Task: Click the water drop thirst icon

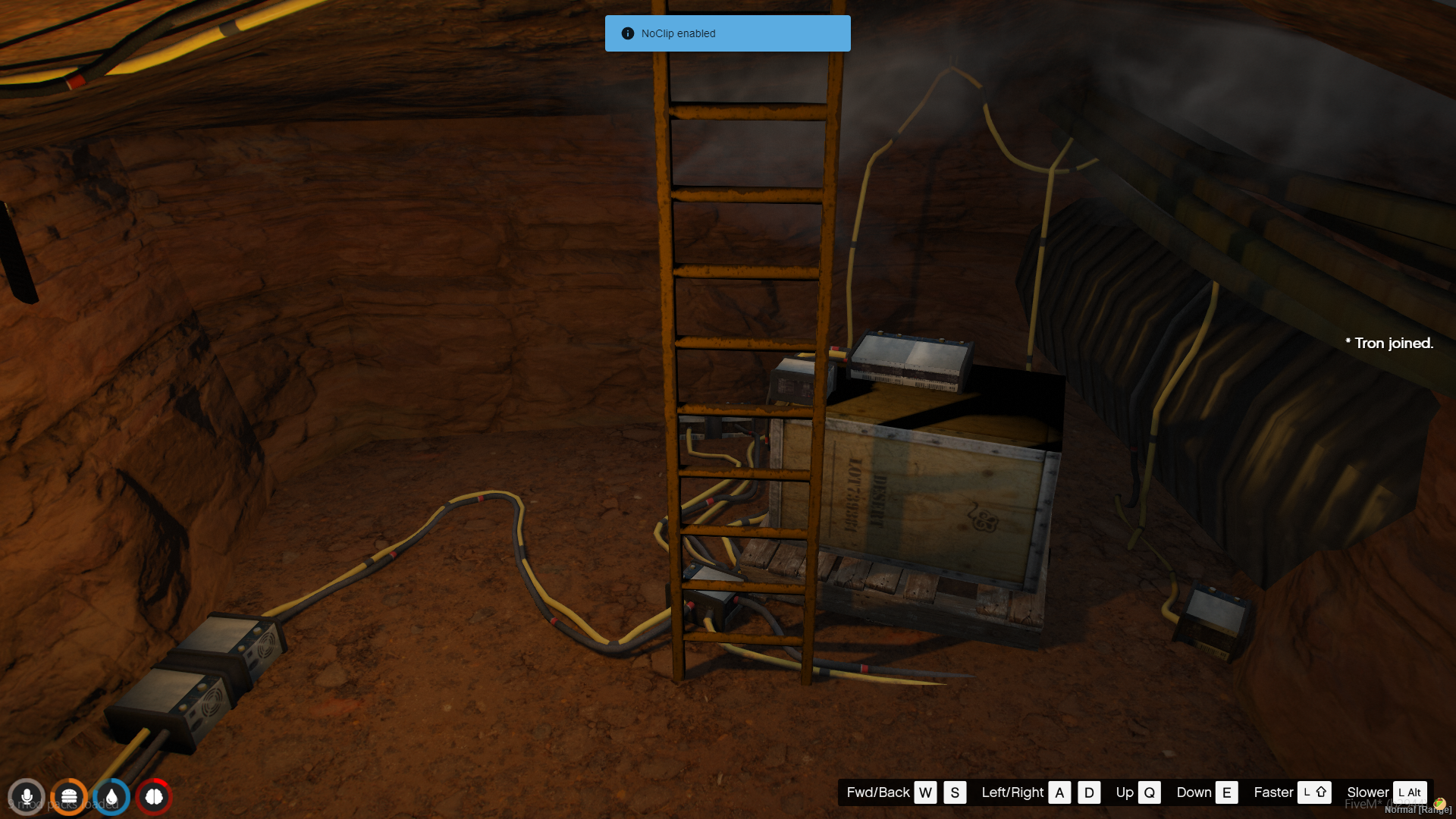Action: (111, 797)
